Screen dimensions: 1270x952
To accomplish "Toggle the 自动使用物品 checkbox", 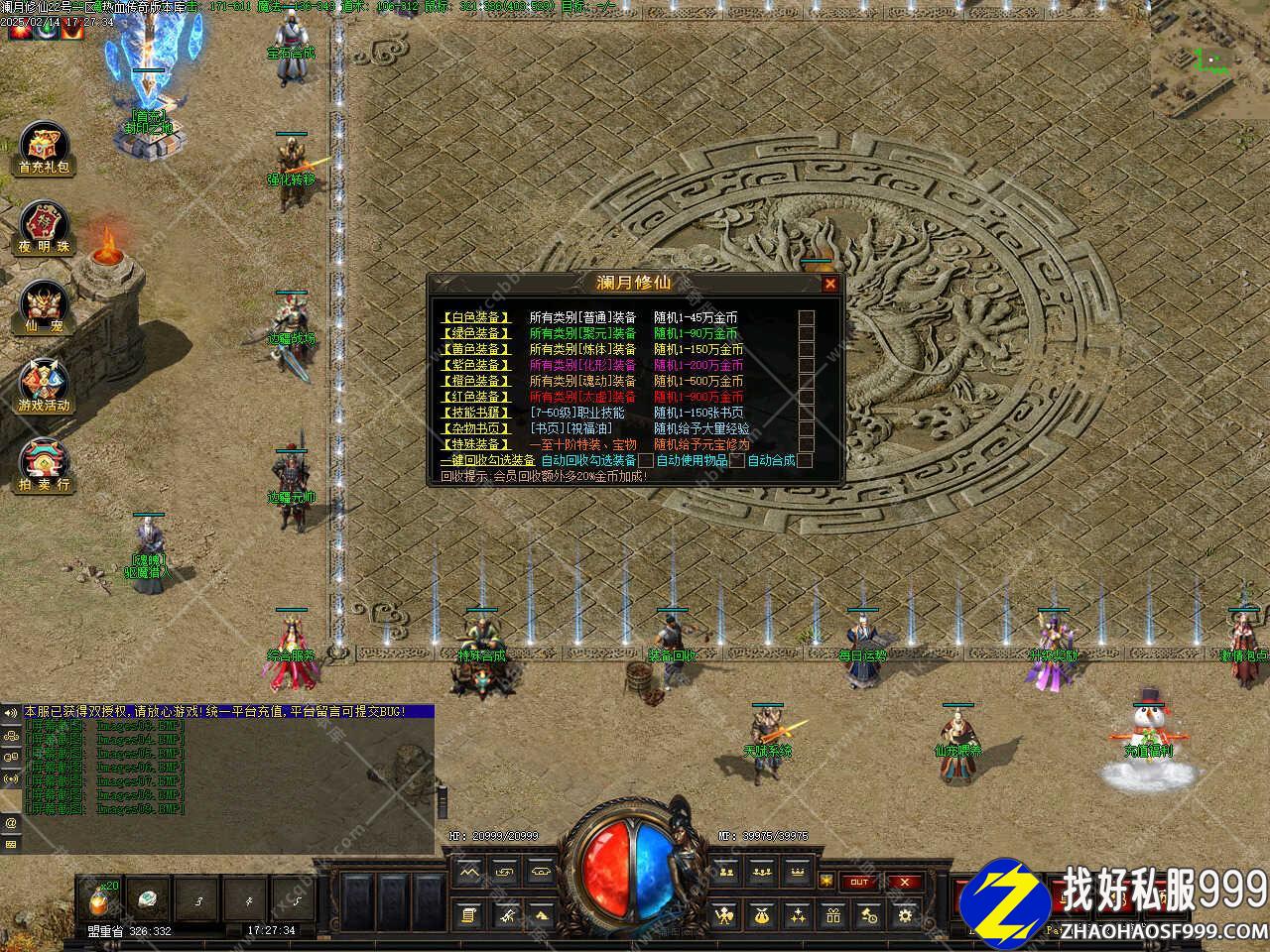I will point(737,460).
